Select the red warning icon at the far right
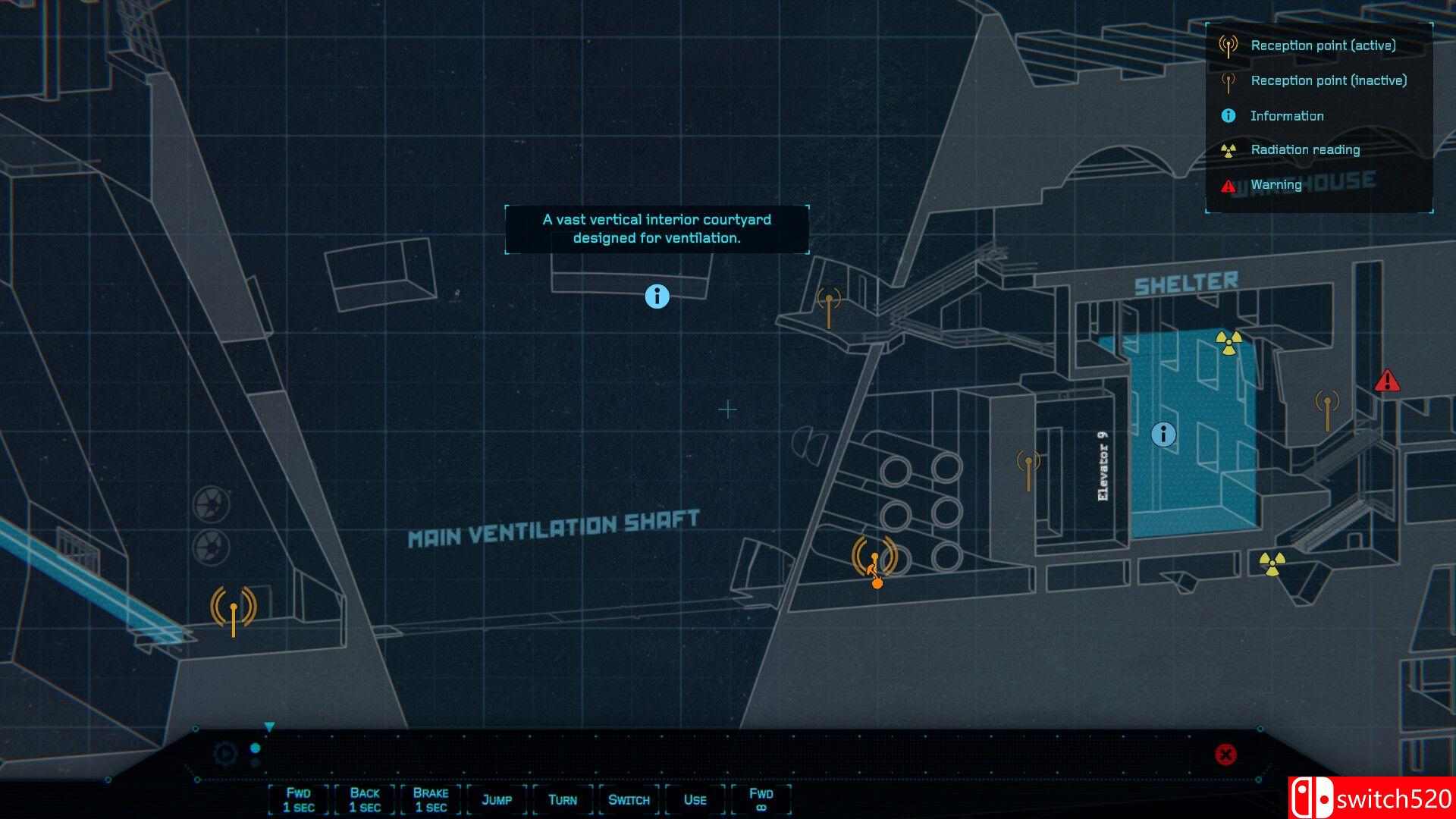 pyautogui.click(x=1388, y=381)
